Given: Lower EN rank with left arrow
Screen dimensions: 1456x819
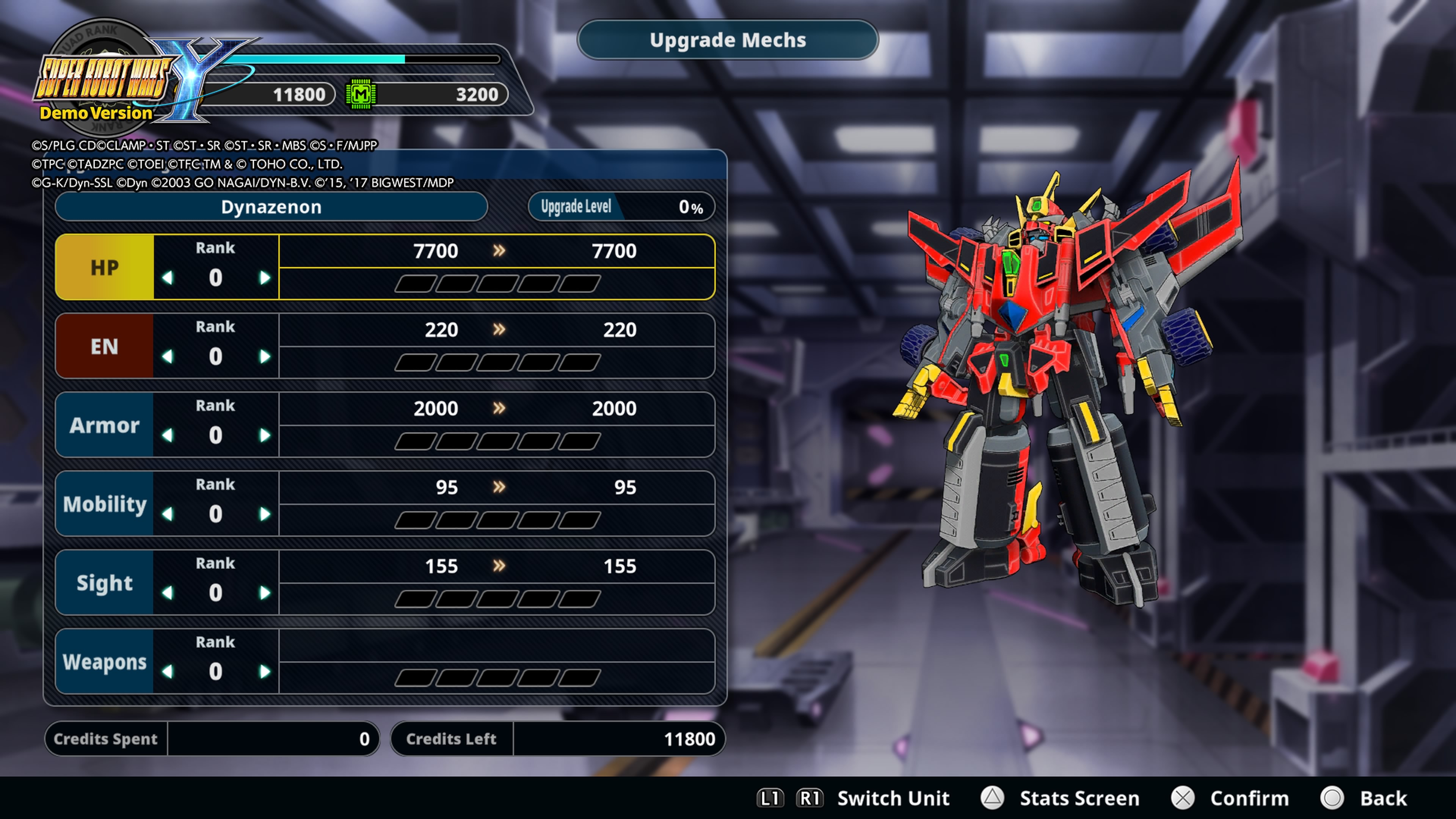Looking at the screenshot, I should [x=167, y=357].
